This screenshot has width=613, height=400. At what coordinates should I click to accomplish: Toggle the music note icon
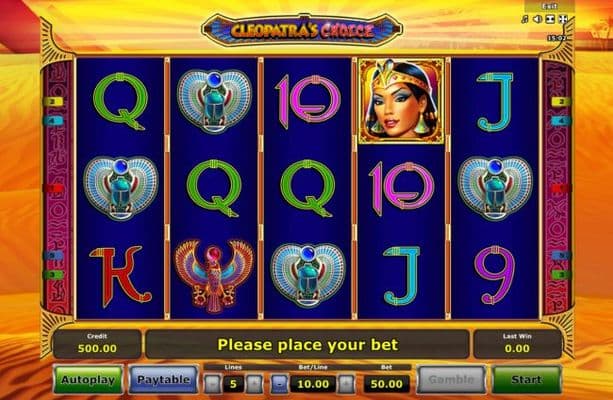click(x=524, y=19)
